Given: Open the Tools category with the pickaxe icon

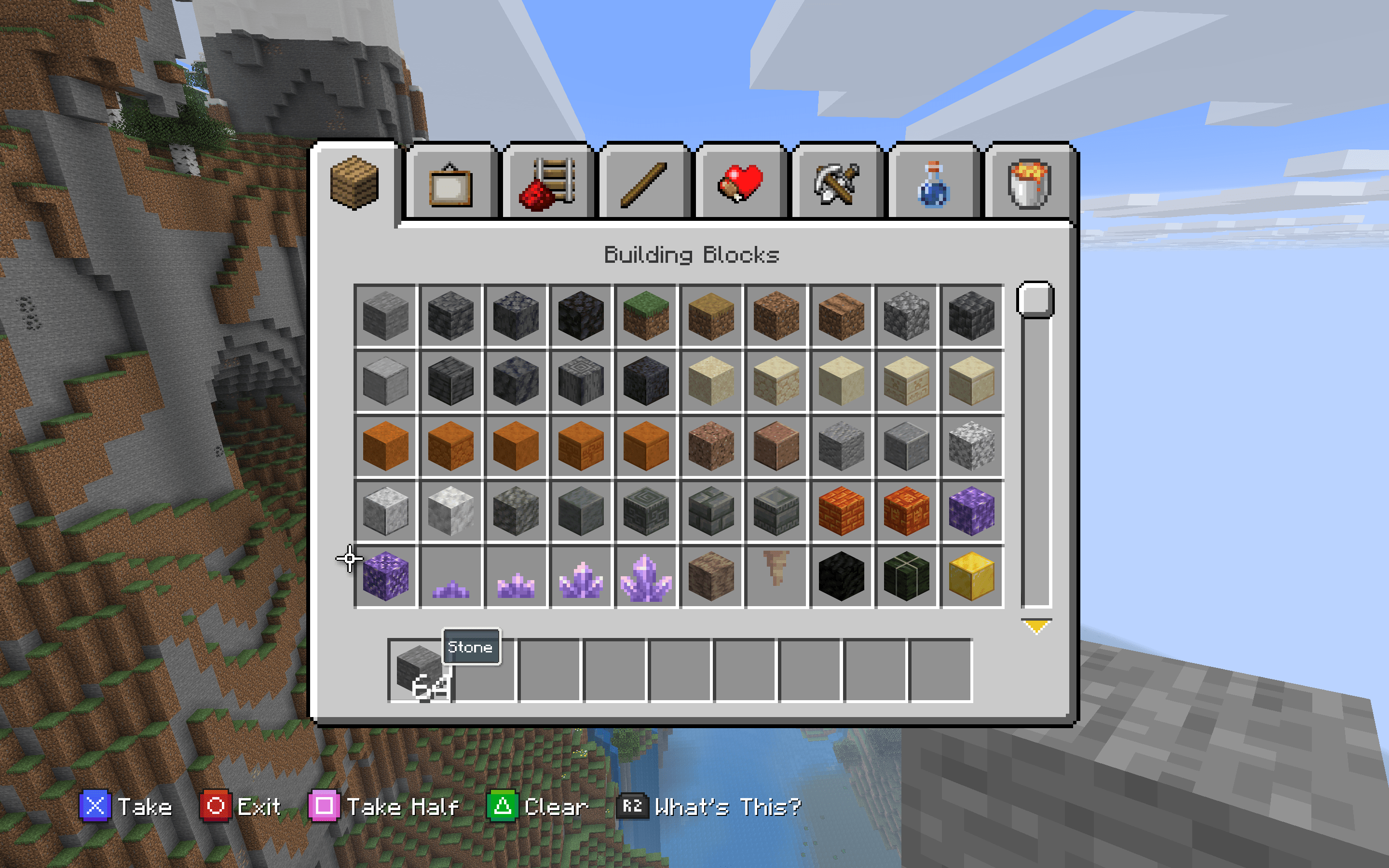Looking at the screenshot, I should [835, 184].
